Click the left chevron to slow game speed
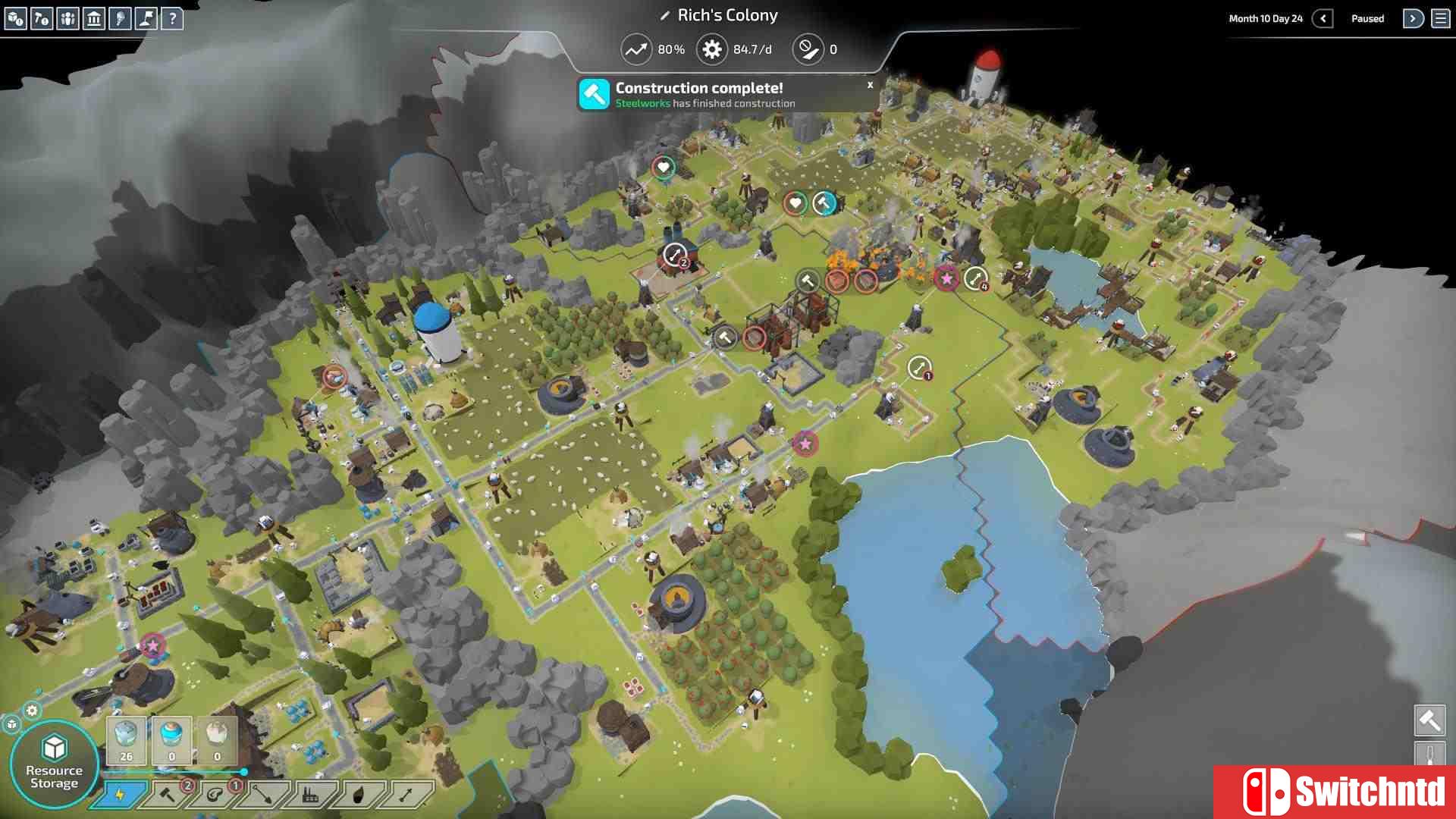 [1323, 18]
